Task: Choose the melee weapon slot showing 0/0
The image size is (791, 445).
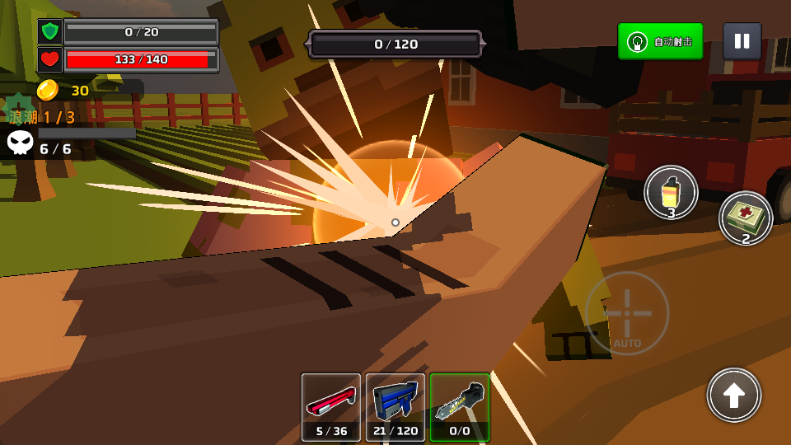Action: coord(460,407)
